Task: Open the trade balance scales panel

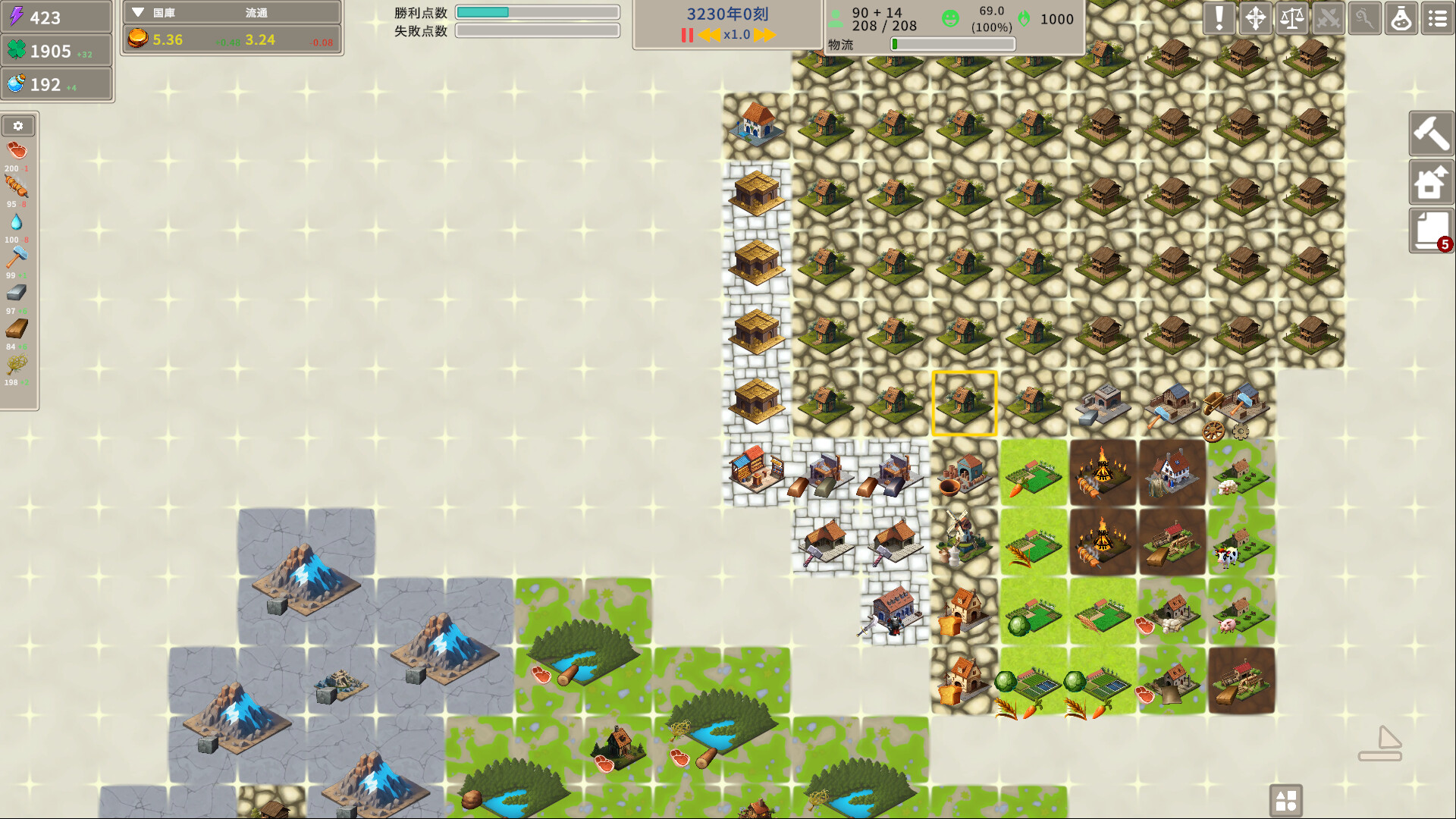Action: click(1291, 18)
